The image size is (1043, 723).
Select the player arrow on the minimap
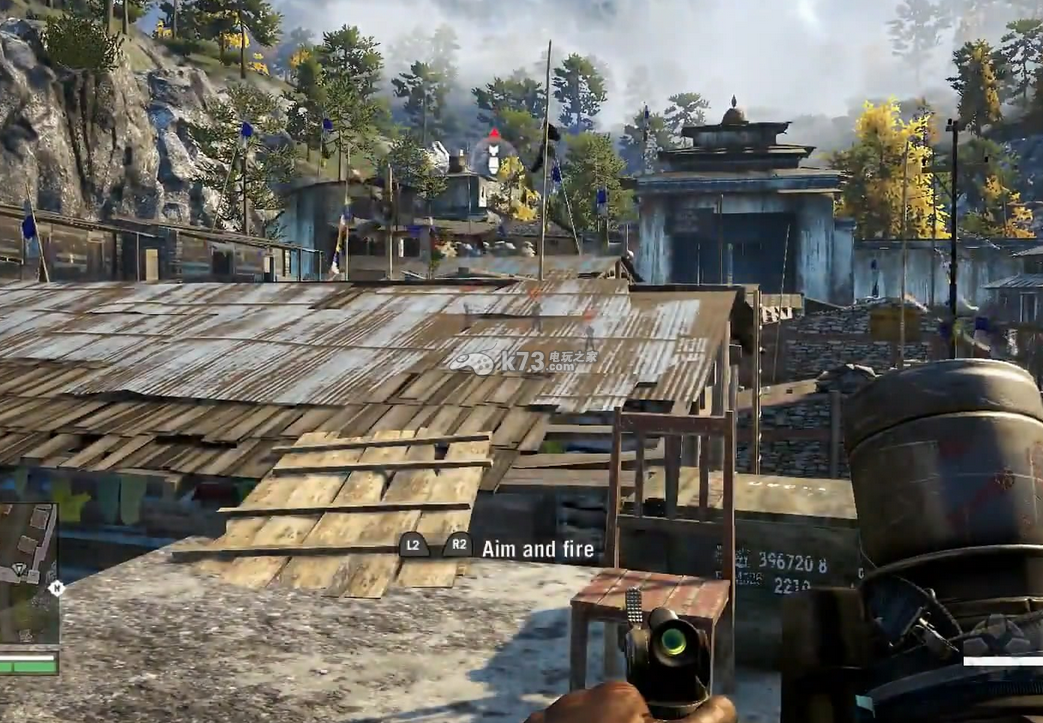click(x=18, y=570)
